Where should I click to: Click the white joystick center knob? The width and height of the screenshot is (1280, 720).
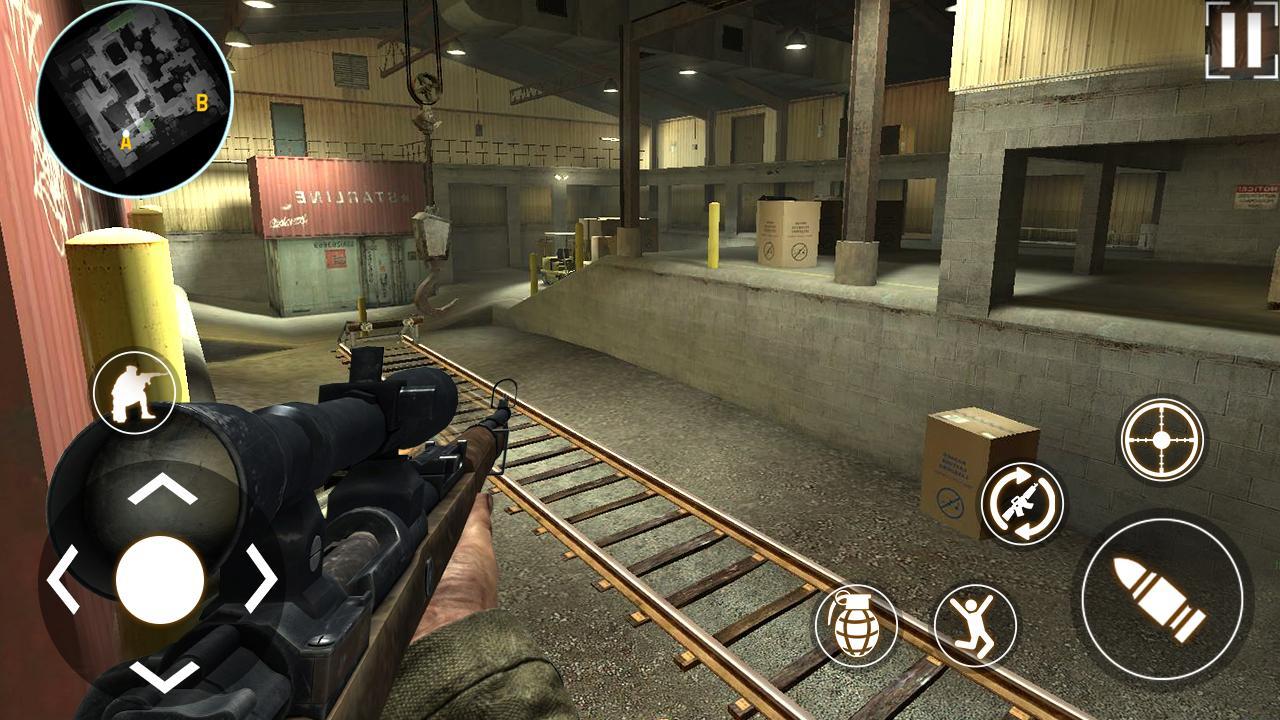pos(160,580)
